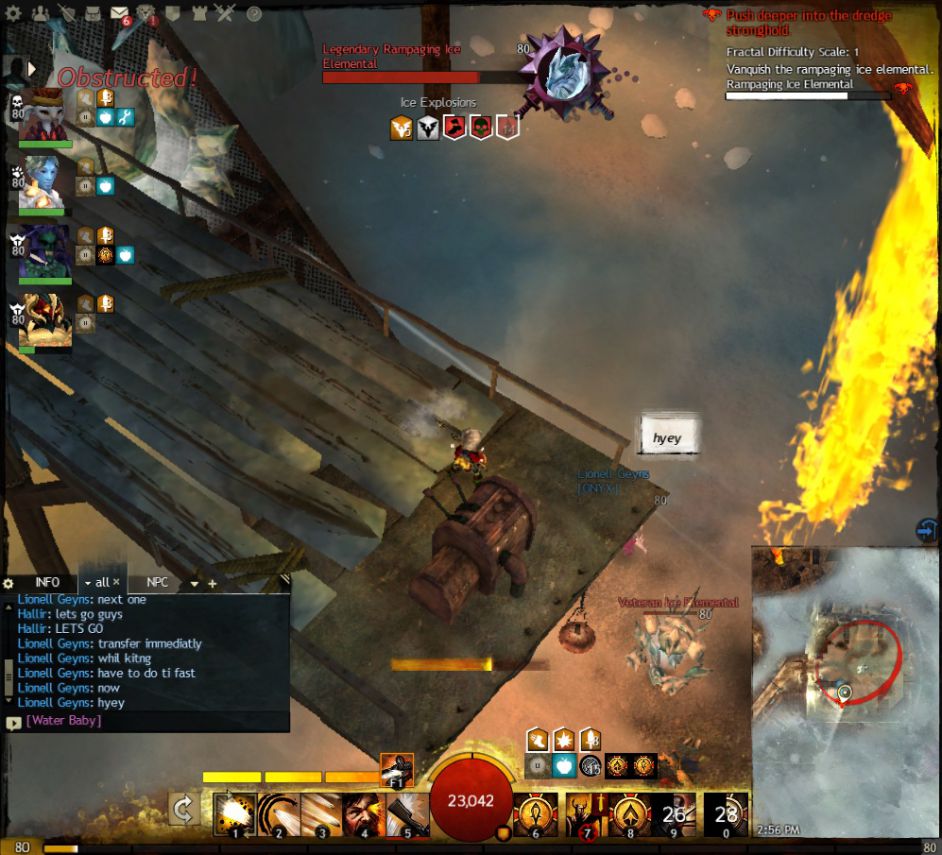The width and height of the screenshot is (942, 855).
Task: Open chat options gear icon
Action: tap(9, 583)
